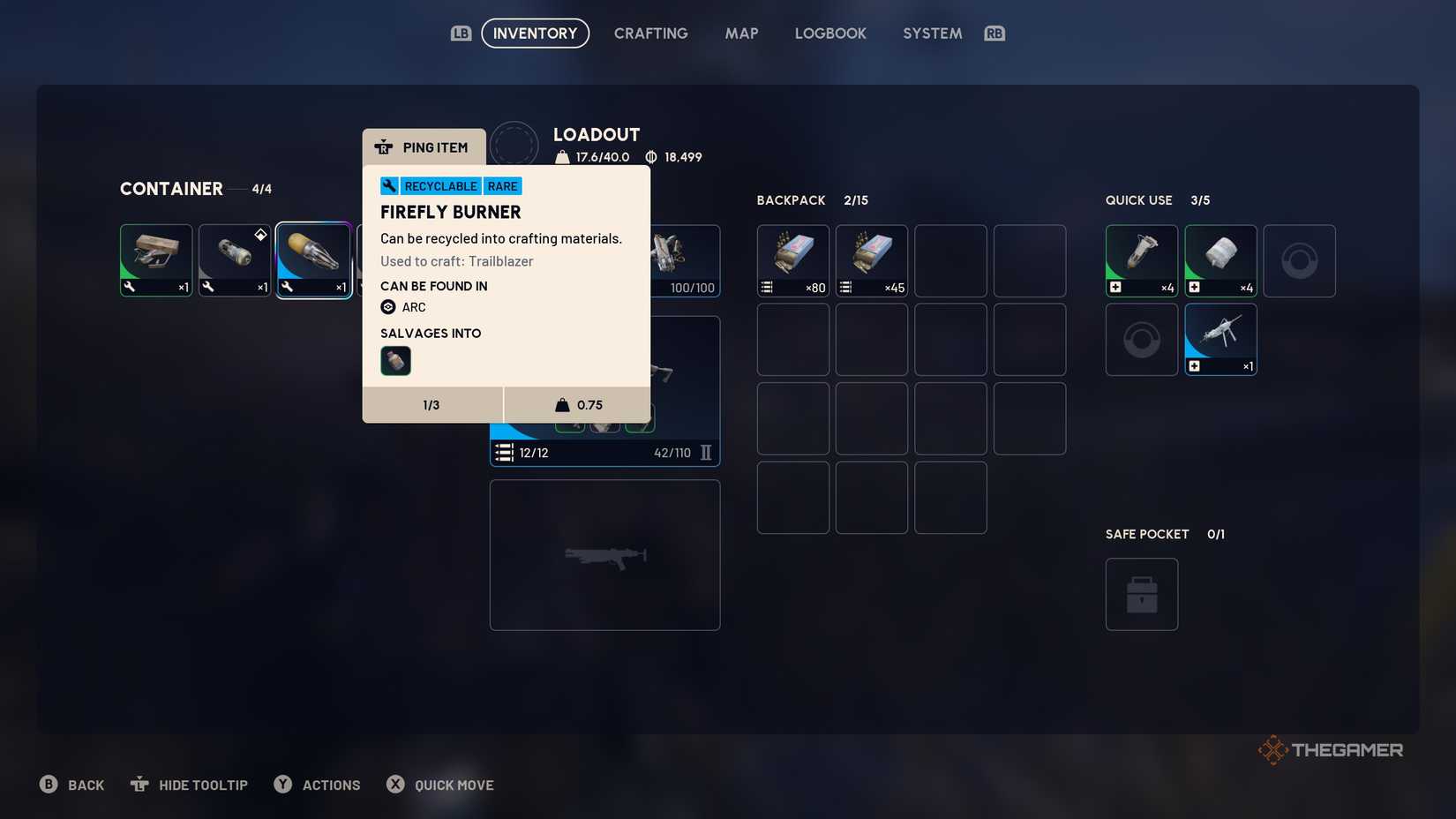Switch to the Crafting tab
This screenshot has width=1456, height=819.
click(x=650, y=33)
